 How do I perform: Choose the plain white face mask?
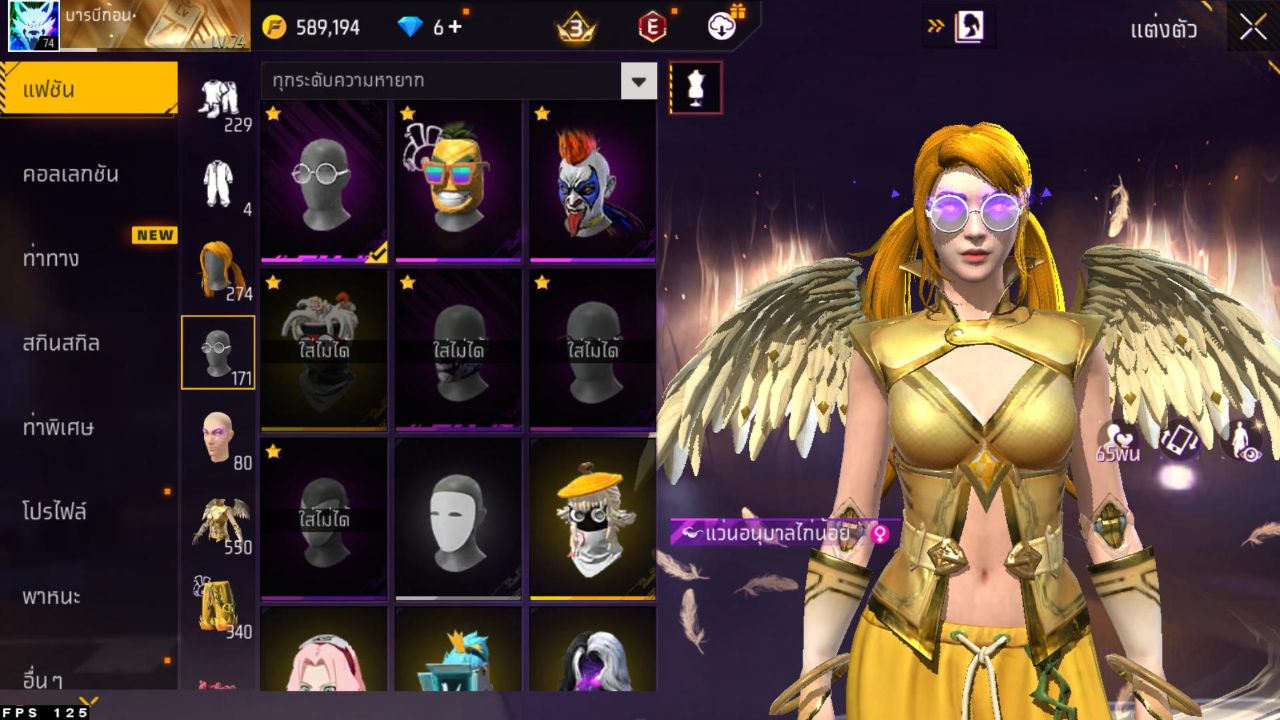458,518
